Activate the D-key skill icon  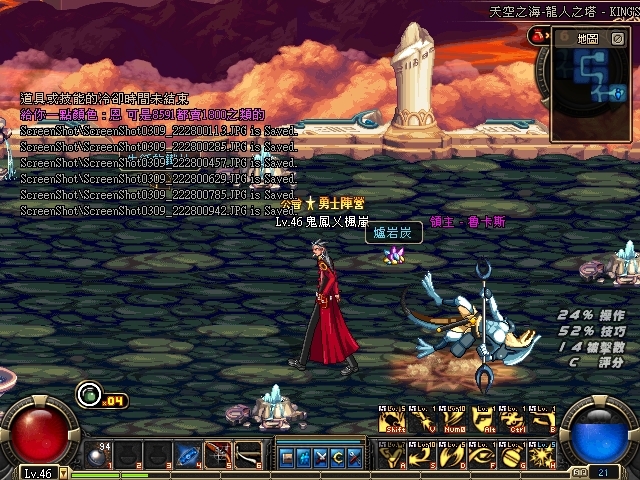[453, 455]
